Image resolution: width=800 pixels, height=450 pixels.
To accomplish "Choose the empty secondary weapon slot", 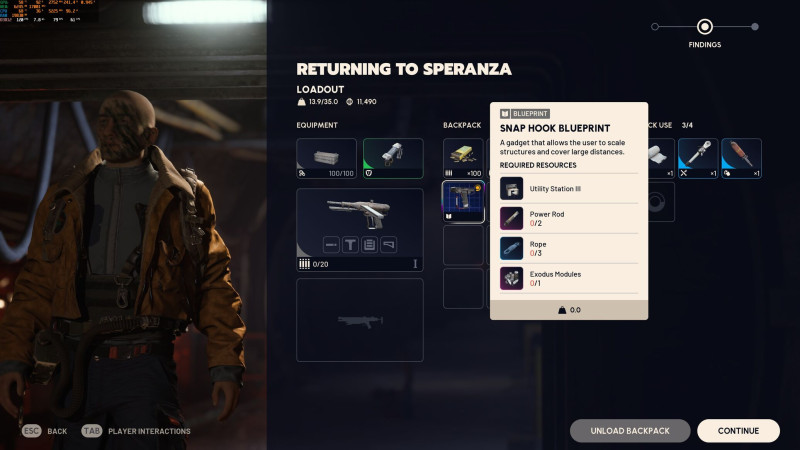I will click(x=359, y=320).
